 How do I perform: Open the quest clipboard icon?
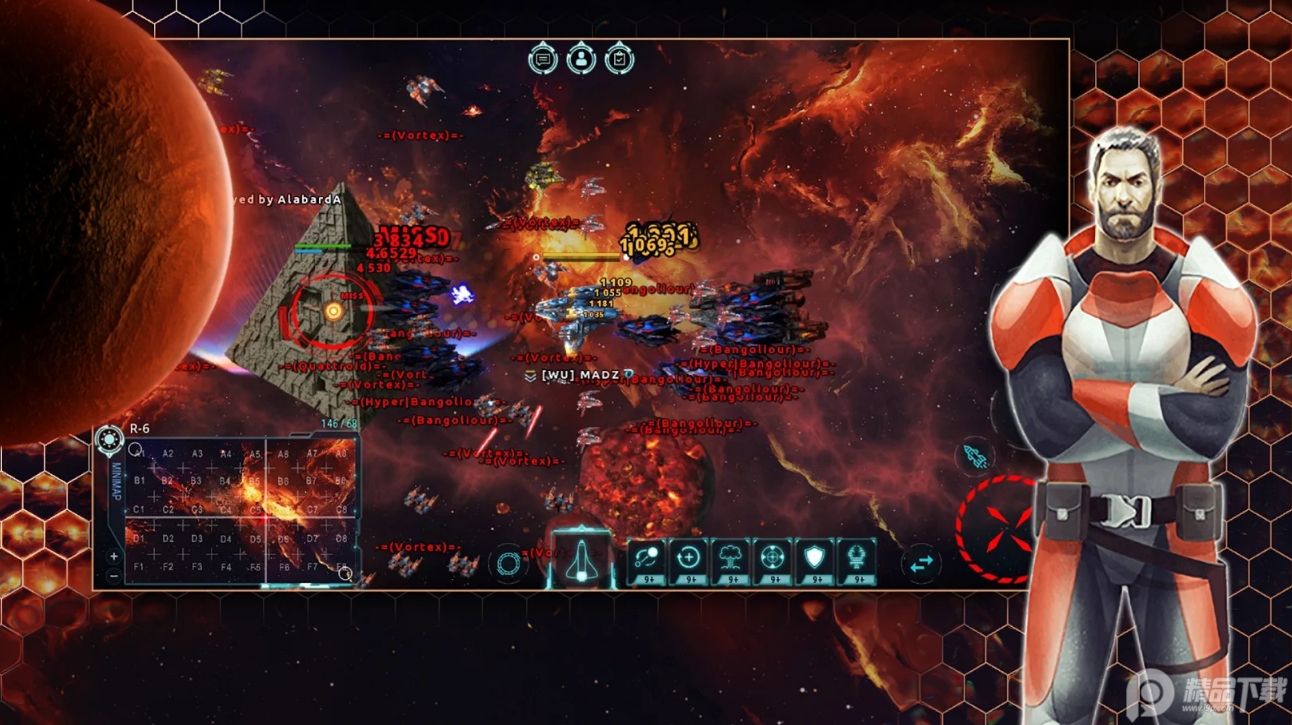[619, 60]
